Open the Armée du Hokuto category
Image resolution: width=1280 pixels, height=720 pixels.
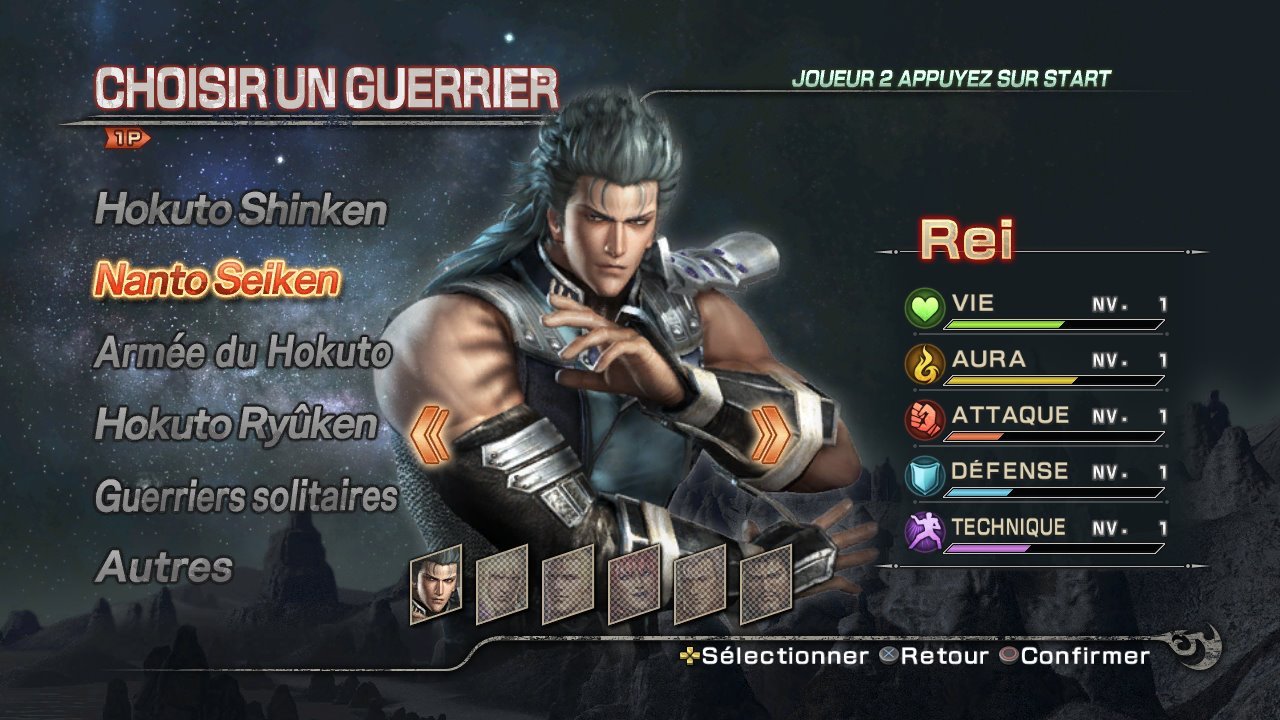point(242,353)
